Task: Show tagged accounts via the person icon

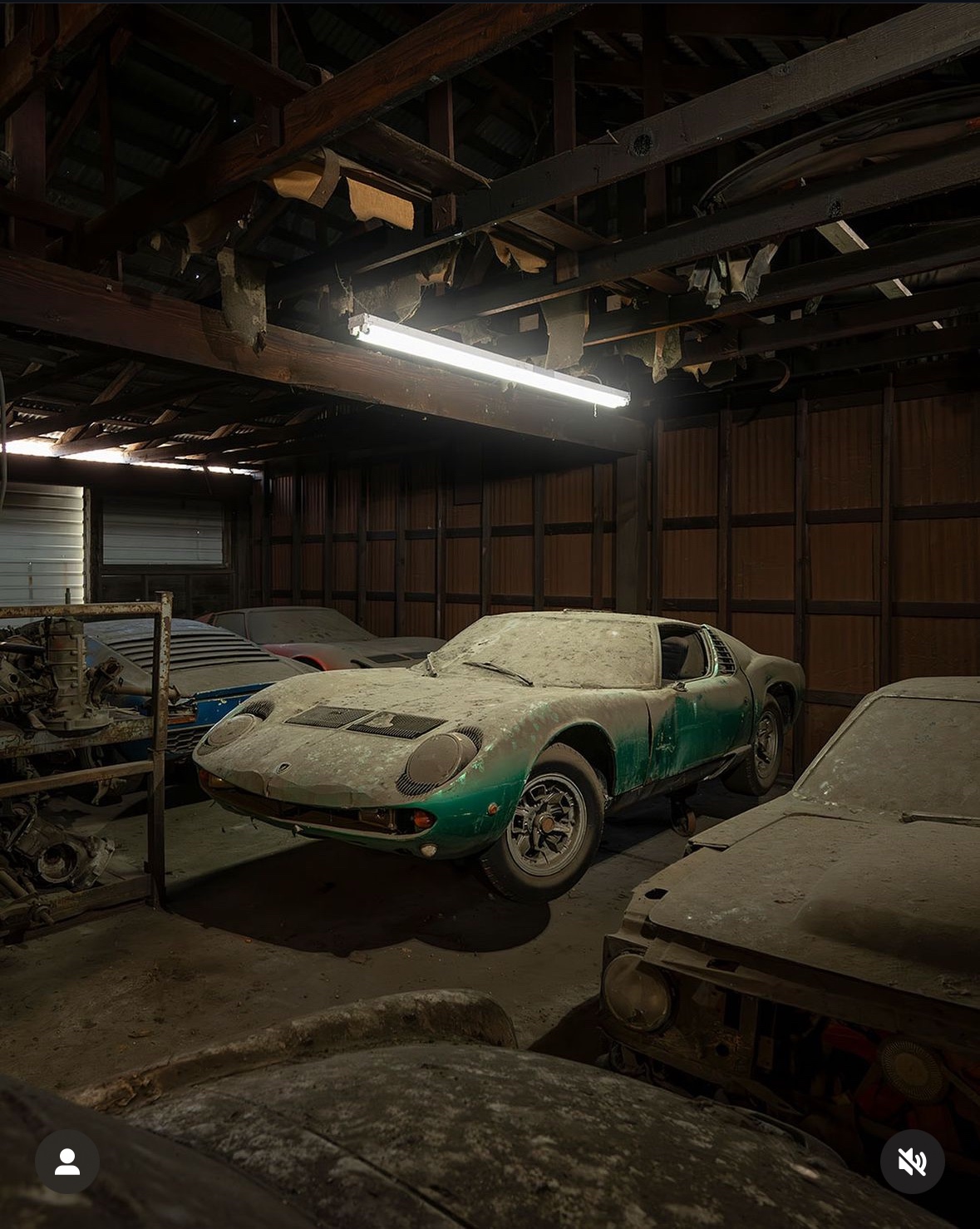Action: [67, 1162]
